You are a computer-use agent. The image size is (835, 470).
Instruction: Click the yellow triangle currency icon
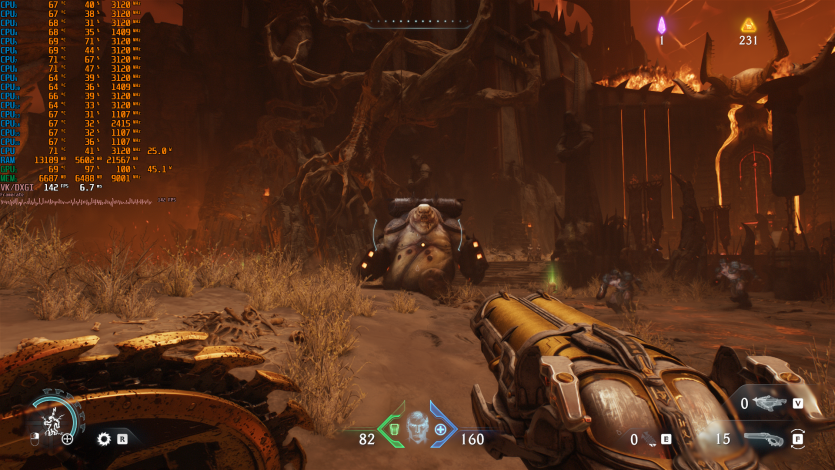(747, 25)
